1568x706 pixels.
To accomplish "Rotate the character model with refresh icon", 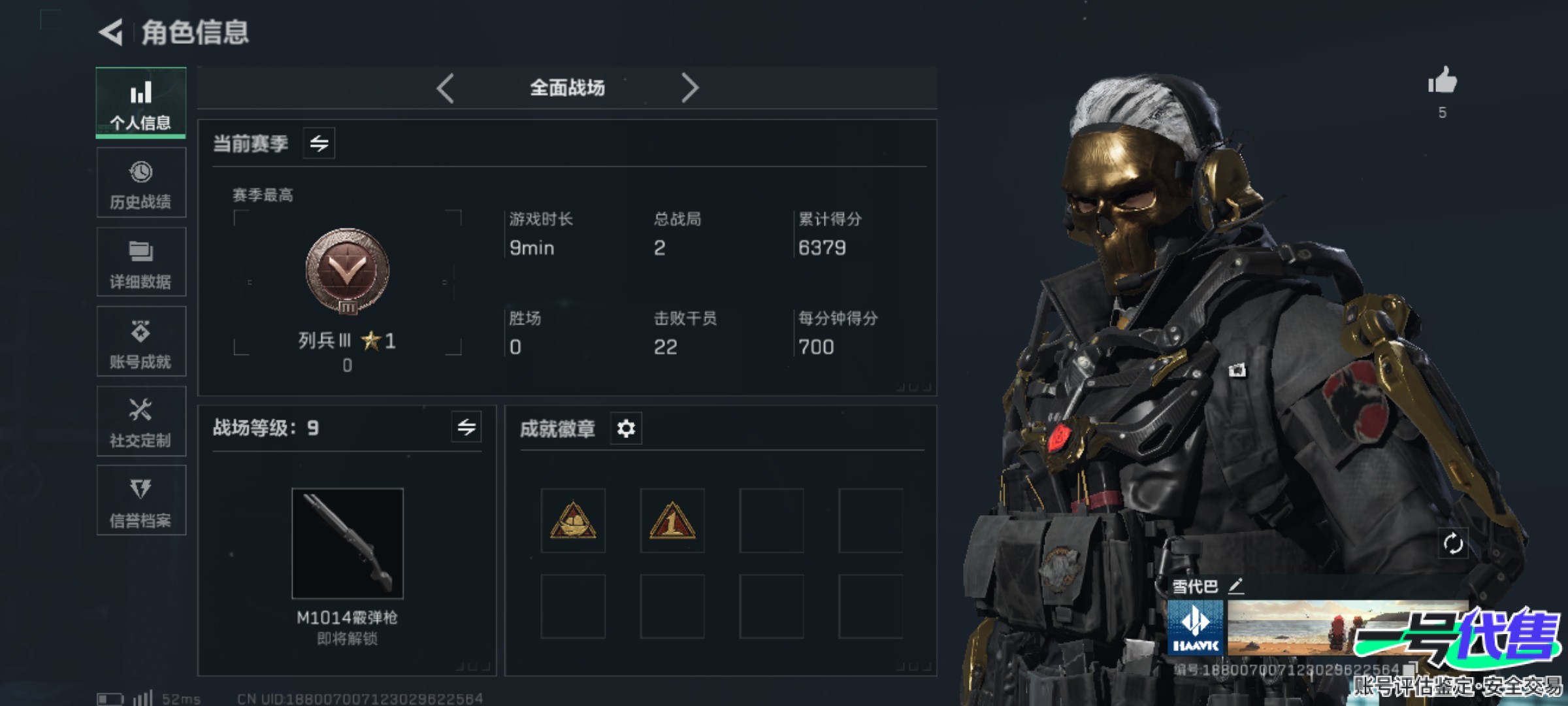I will [x=1453, y=543].
